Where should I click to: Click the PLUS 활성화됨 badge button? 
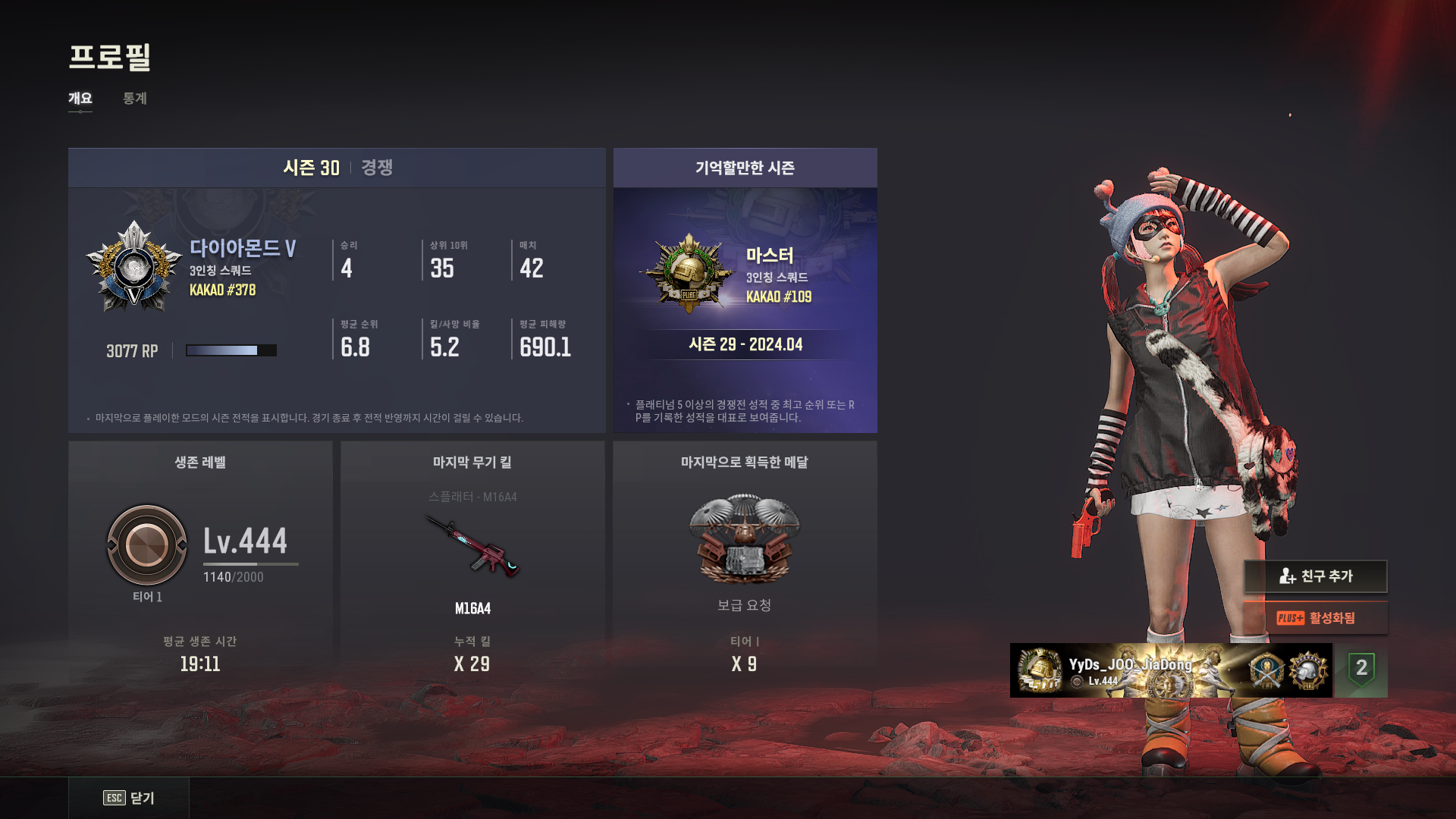(1316, 618)
